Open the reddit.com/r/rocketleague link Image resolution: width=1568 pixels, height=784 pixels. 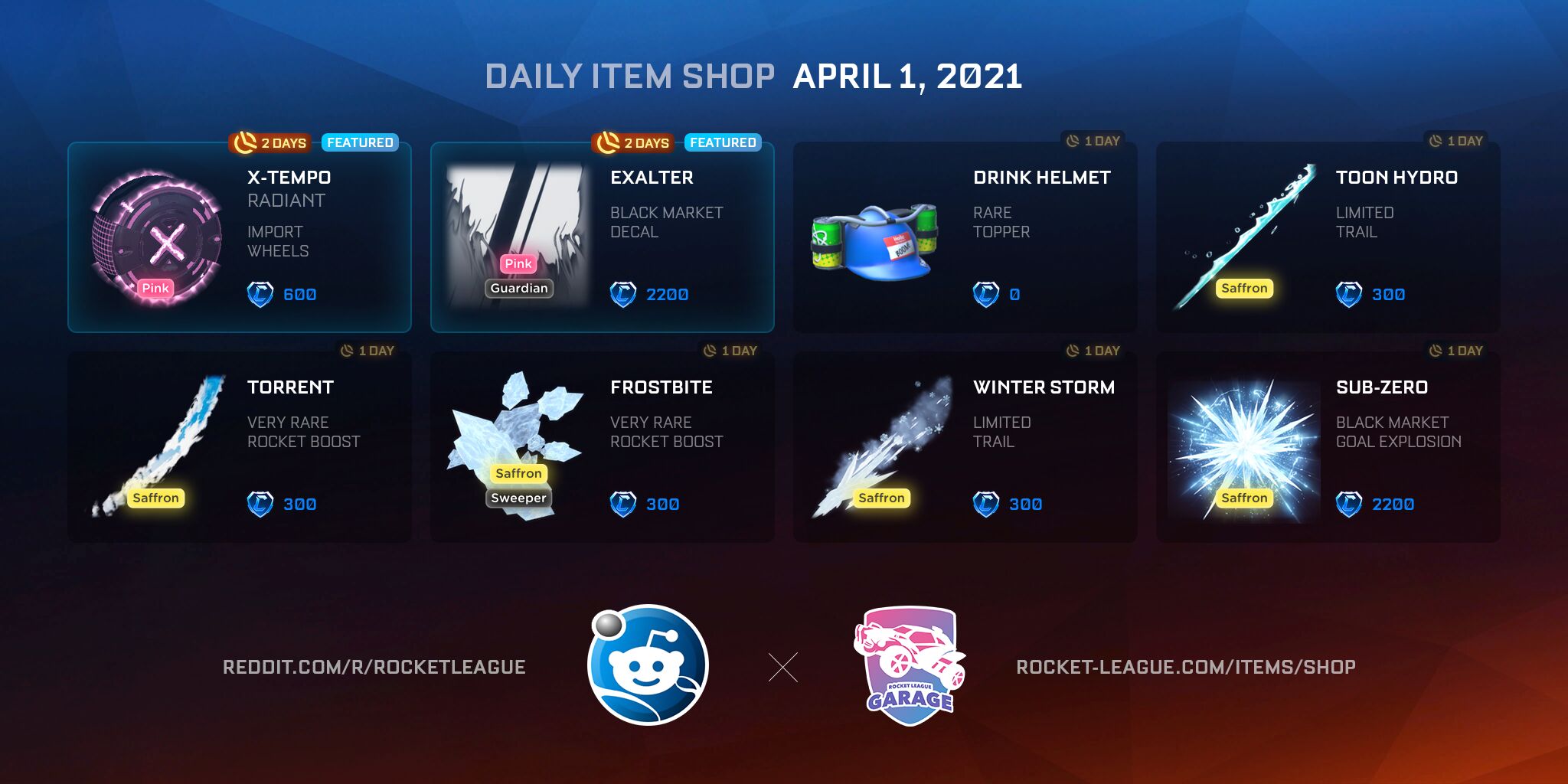[374, 668]
